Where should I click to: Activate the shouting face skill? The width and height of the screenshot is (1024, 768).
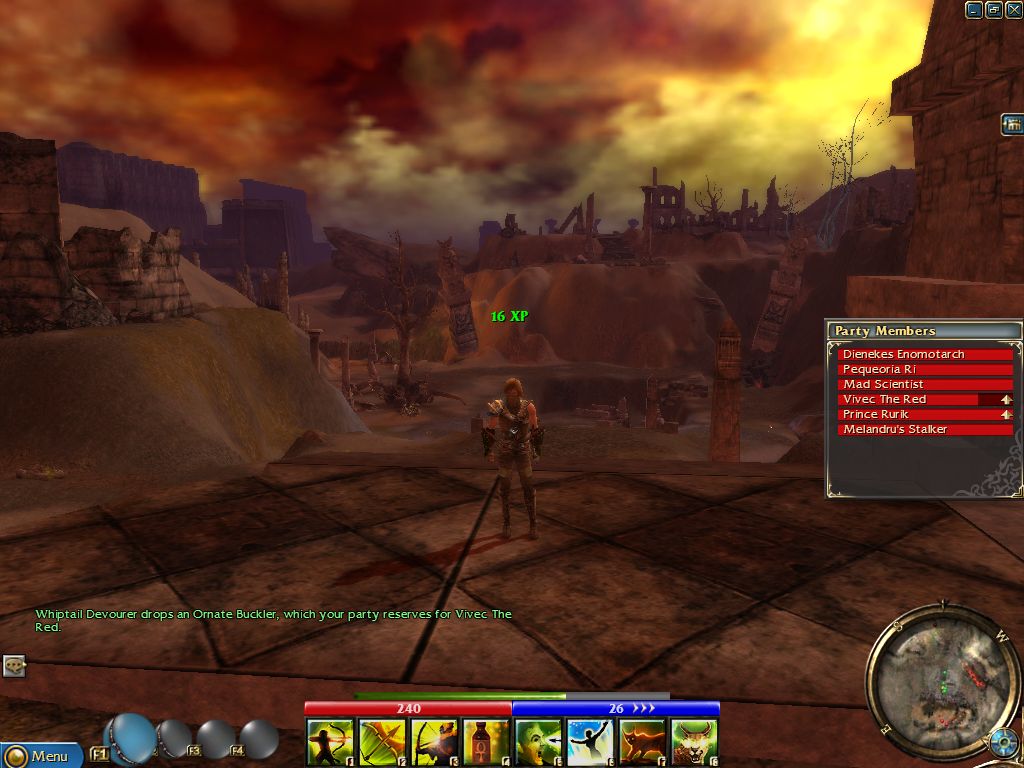[538, 742]
